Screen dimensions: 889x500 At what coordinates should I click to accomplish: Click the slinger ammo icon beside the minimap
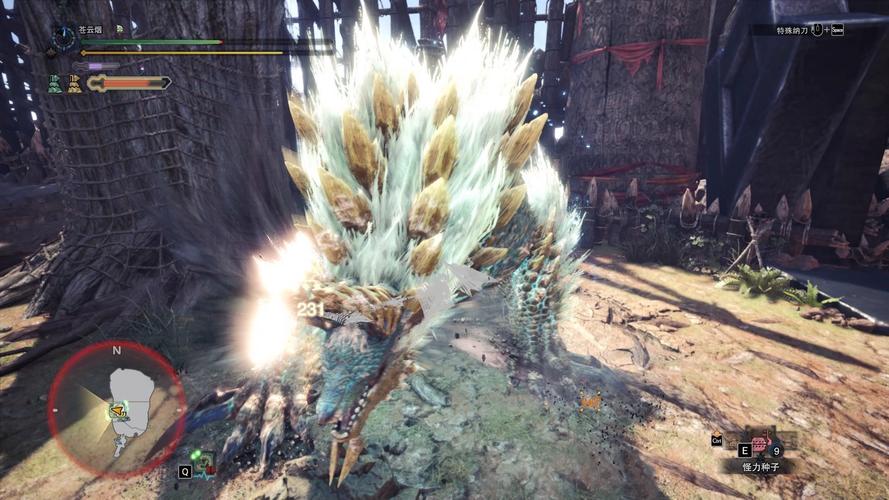click(203, 463)
